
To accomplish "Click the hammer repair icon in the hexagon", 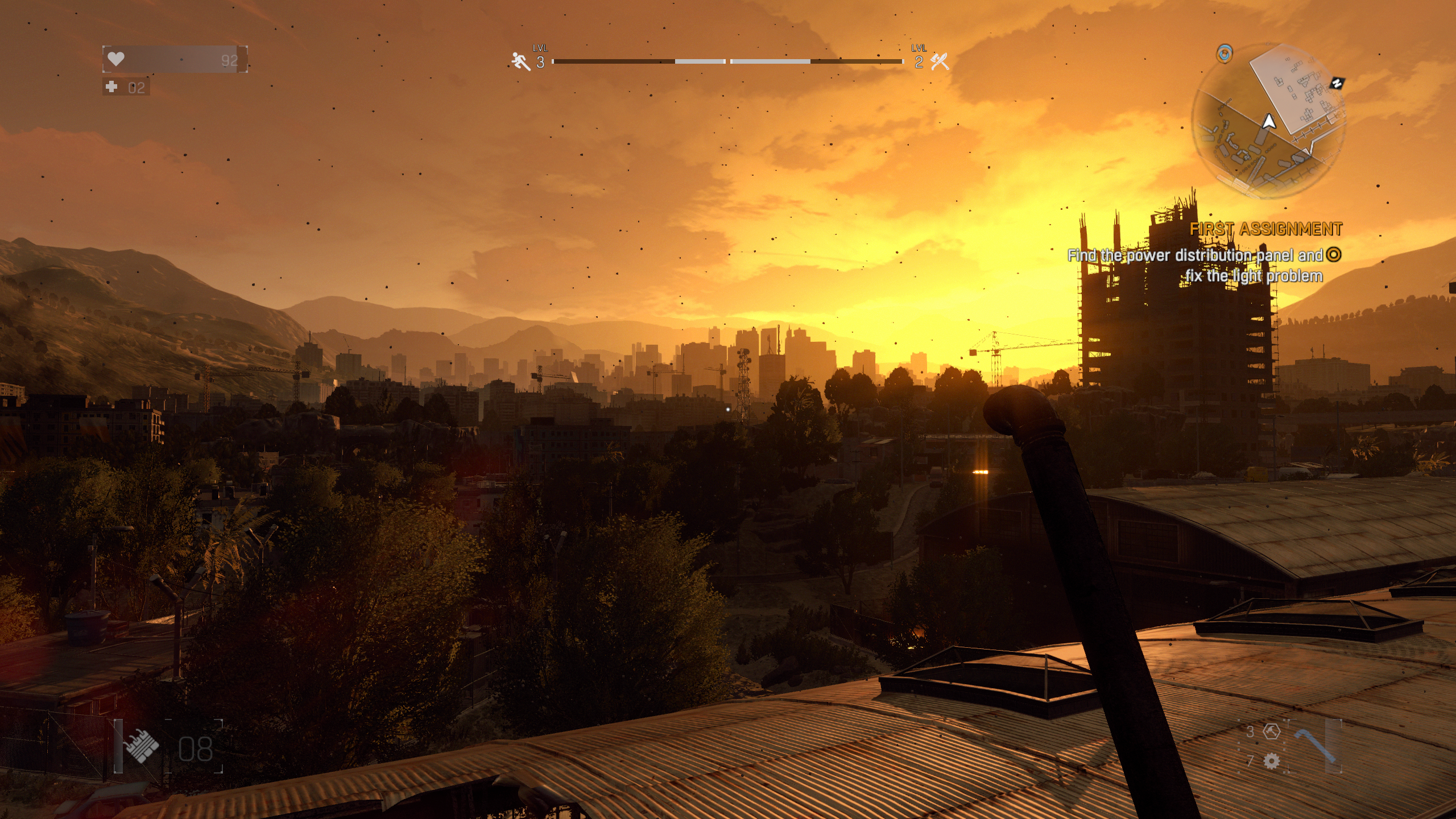I will [x=1272, y=731].
